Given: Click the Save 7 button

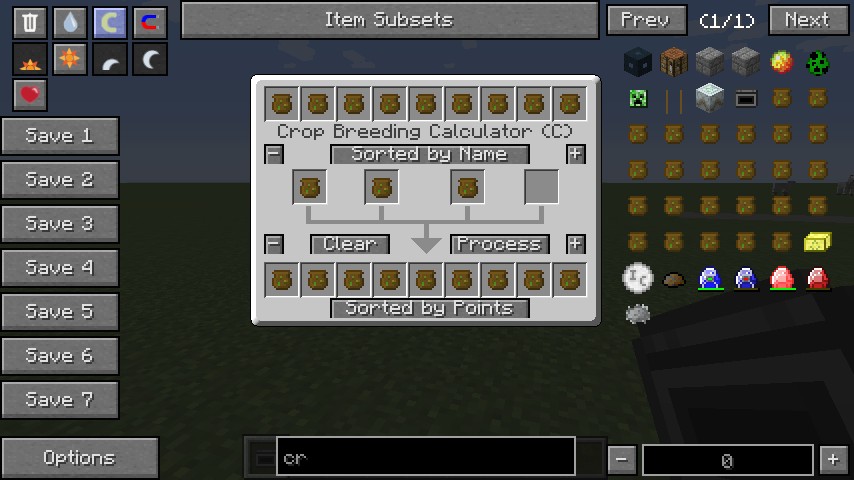Looking at the screenshot, I should coord(60,400).
